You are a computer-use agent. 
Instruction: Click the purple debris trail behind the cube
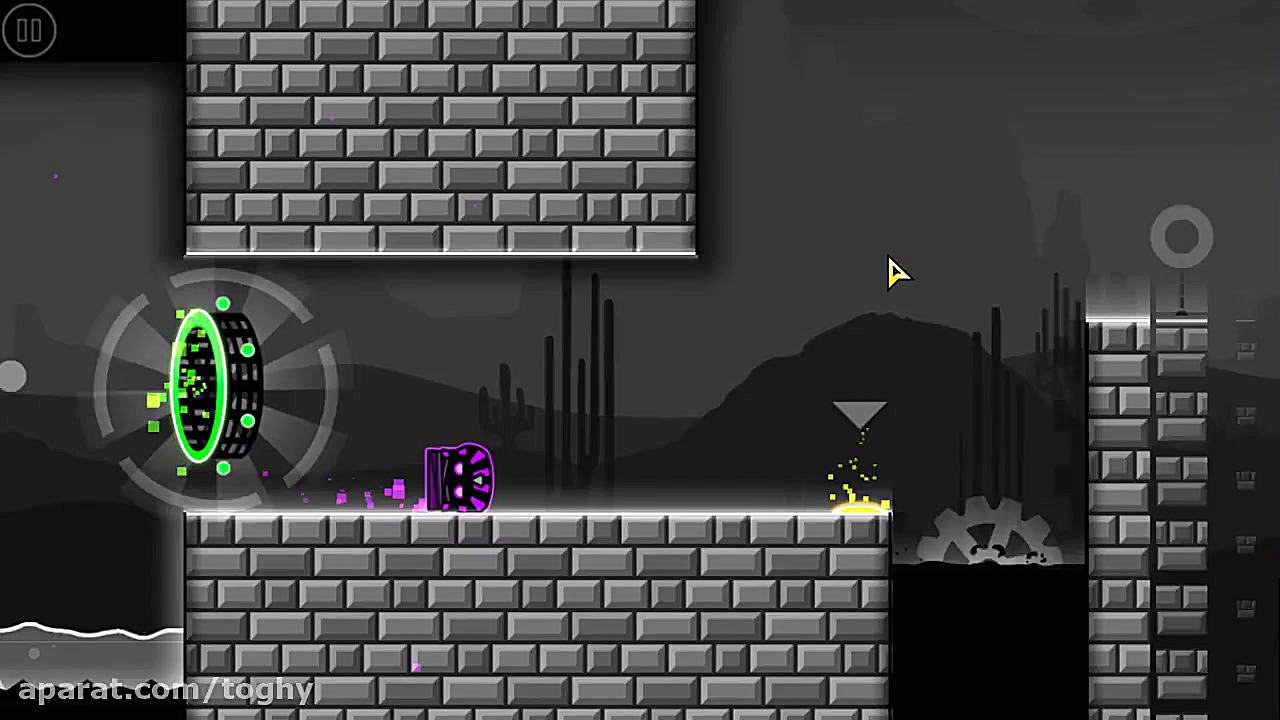pyautogui.click(x=370, y=495)
